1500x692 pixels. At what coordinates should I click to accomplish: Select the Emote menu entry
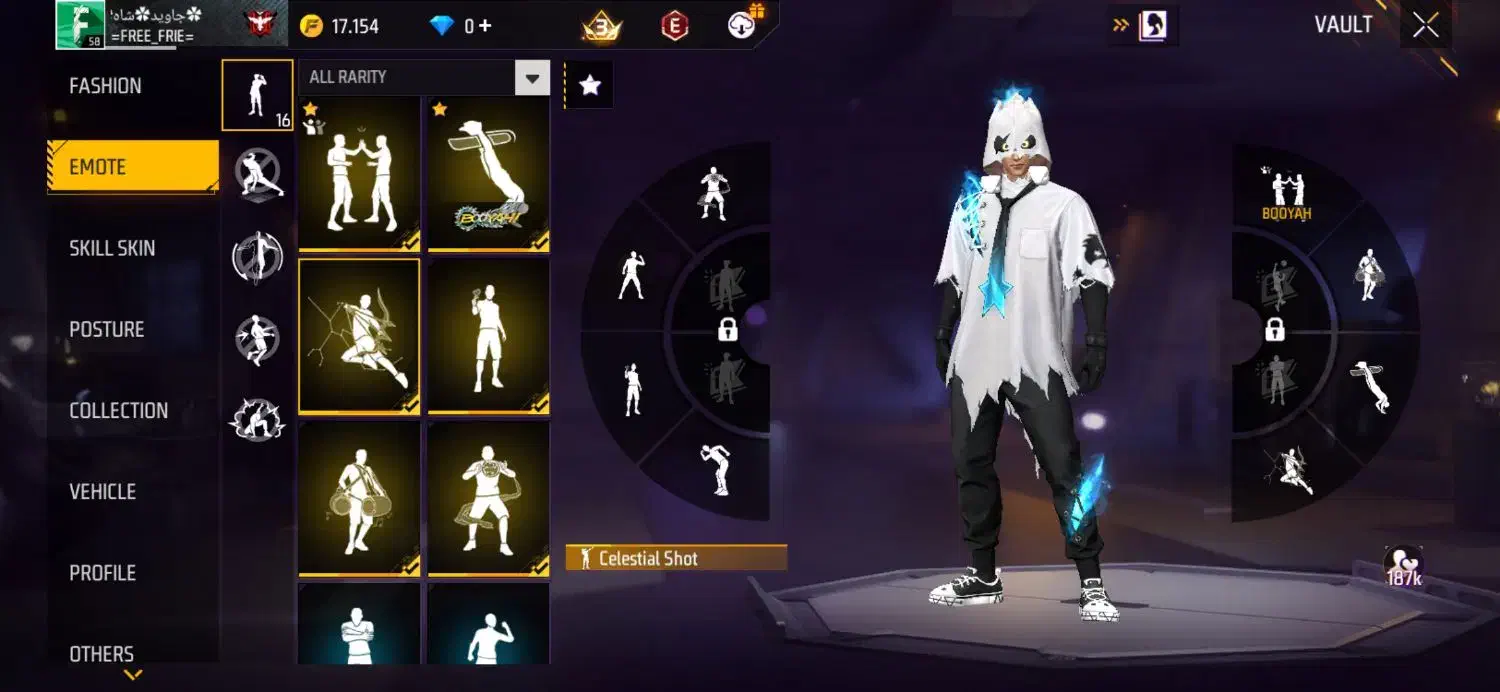click(x=132, y=167)
